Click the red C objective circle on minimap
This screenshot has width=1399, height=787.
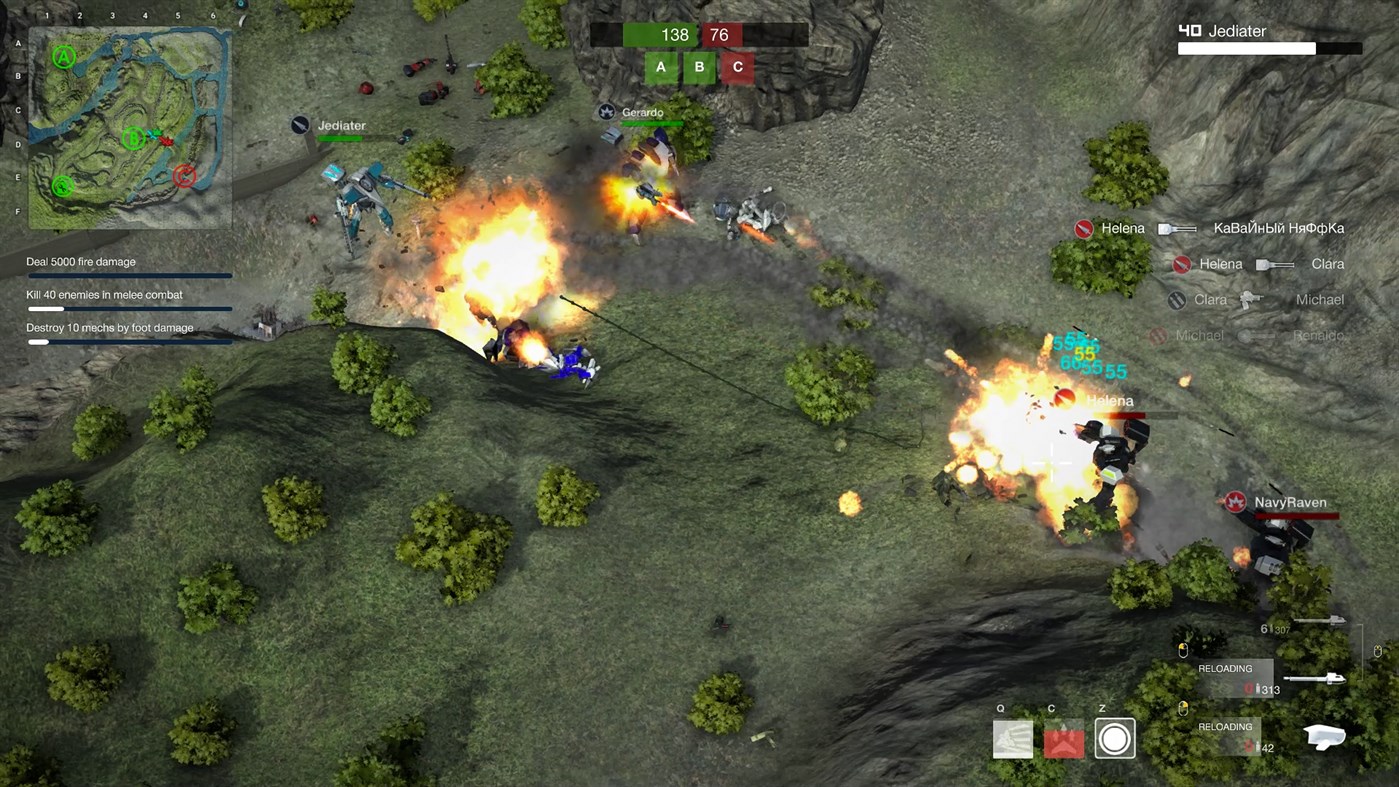184,176
